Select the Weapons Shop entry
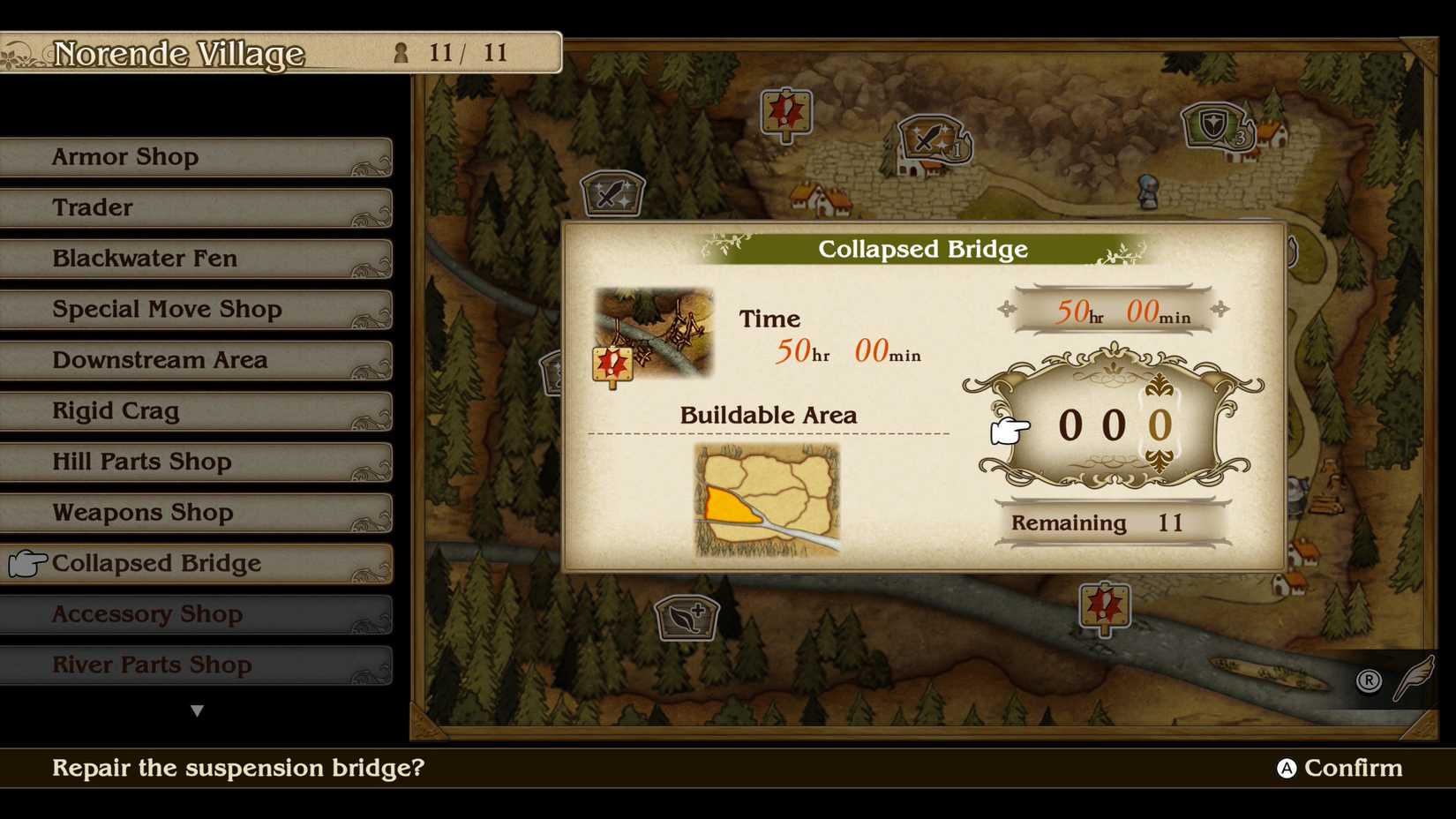The image size is (1456, 819). pos(196,512)
